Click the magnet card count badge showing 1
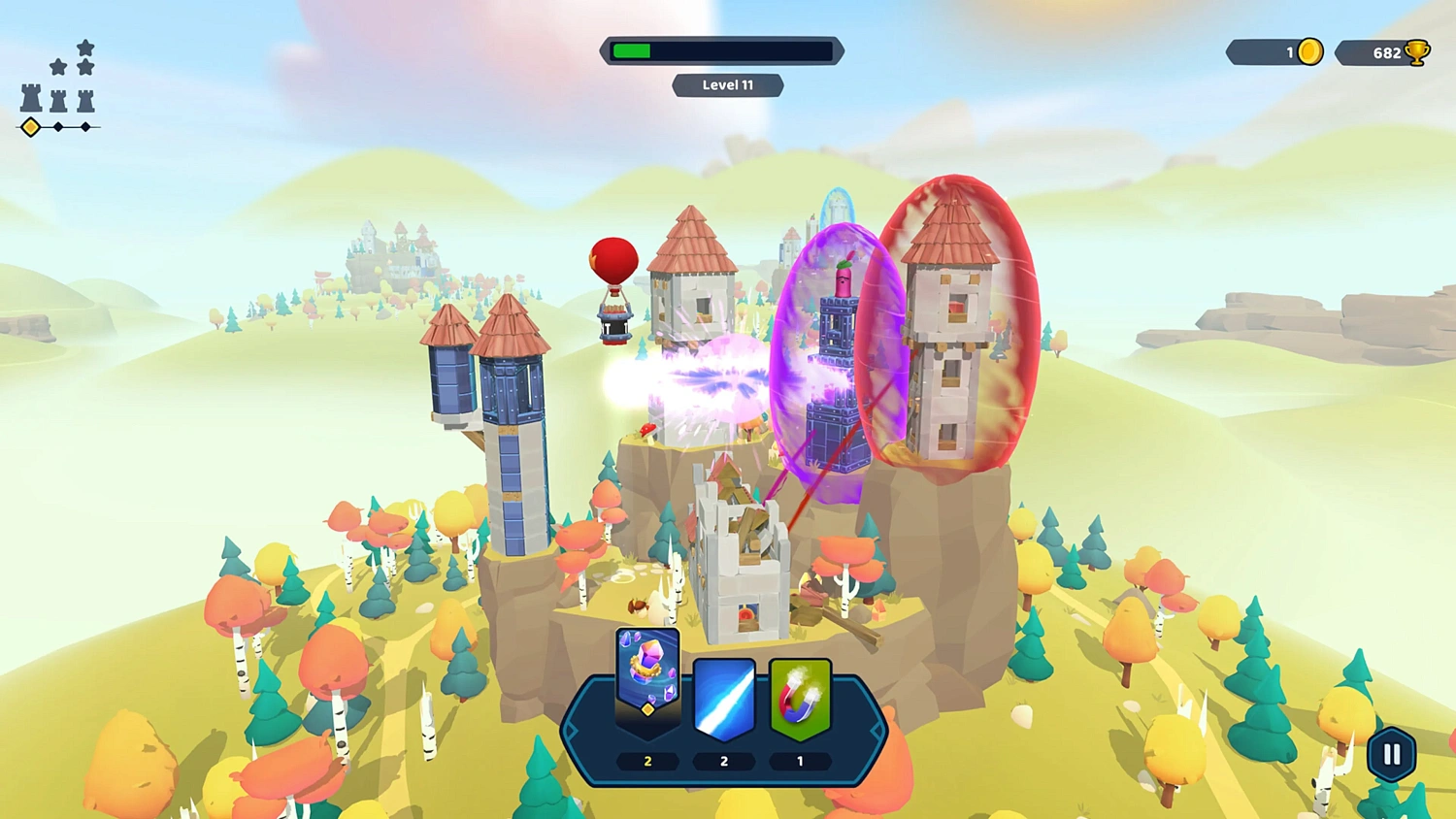Screen dimensions: 1456x819 pyautogui.click(x=799, y=761)
